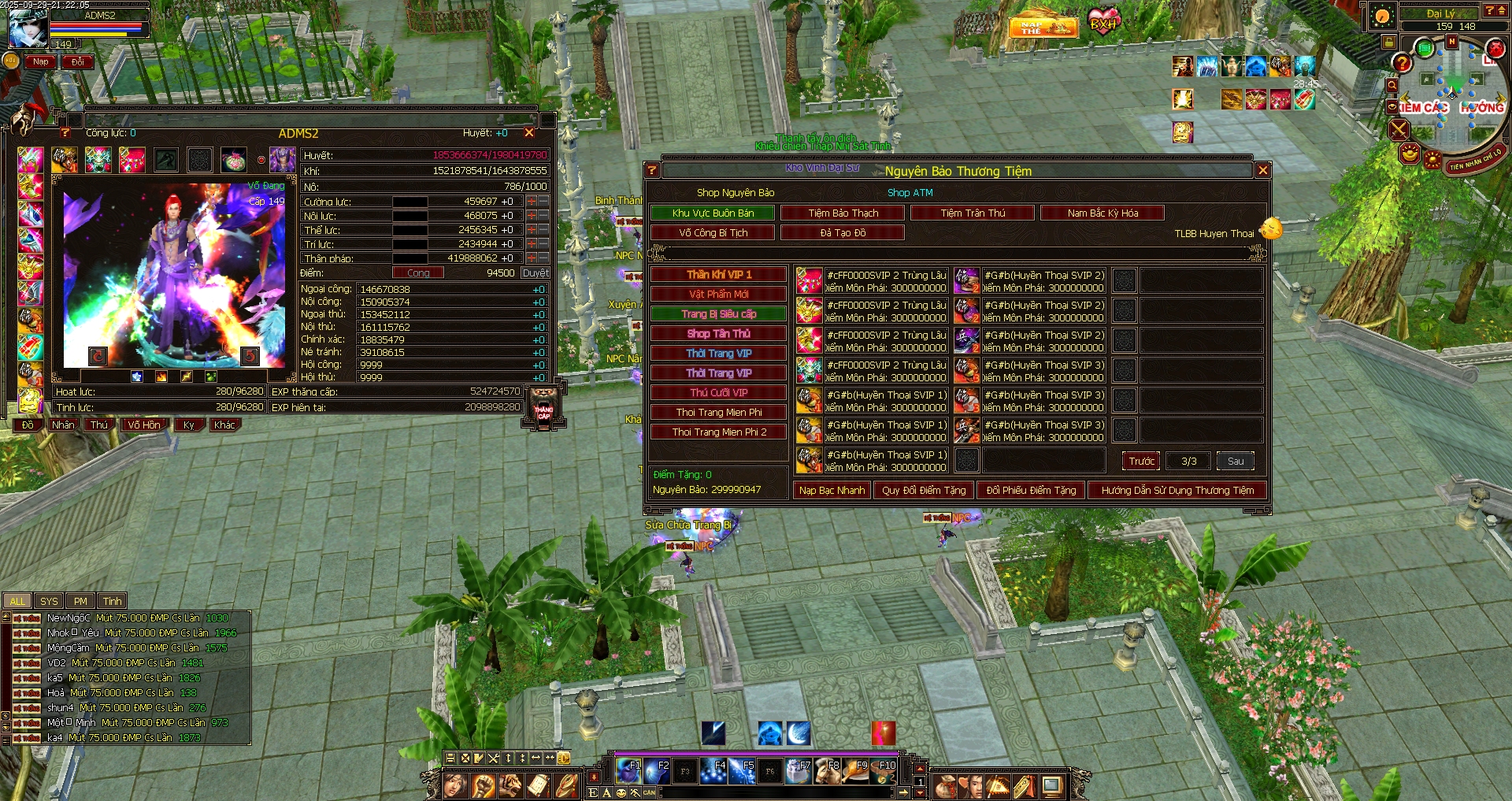1512x801 pixels.
Task: Choose the Đả Tạo Đồ category
Action: [x=843, y=232]
